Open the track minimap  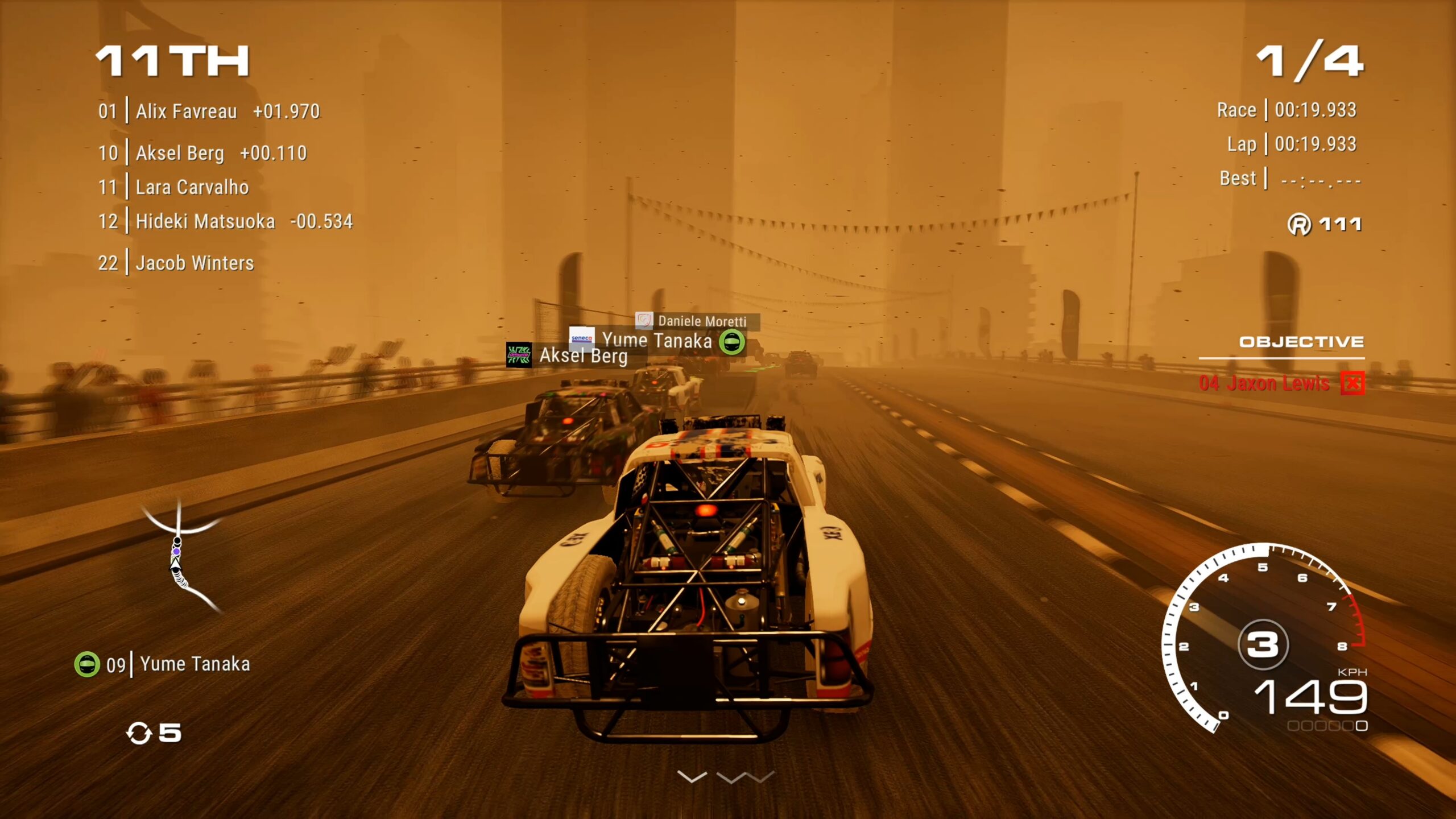[x=181, y=557]
